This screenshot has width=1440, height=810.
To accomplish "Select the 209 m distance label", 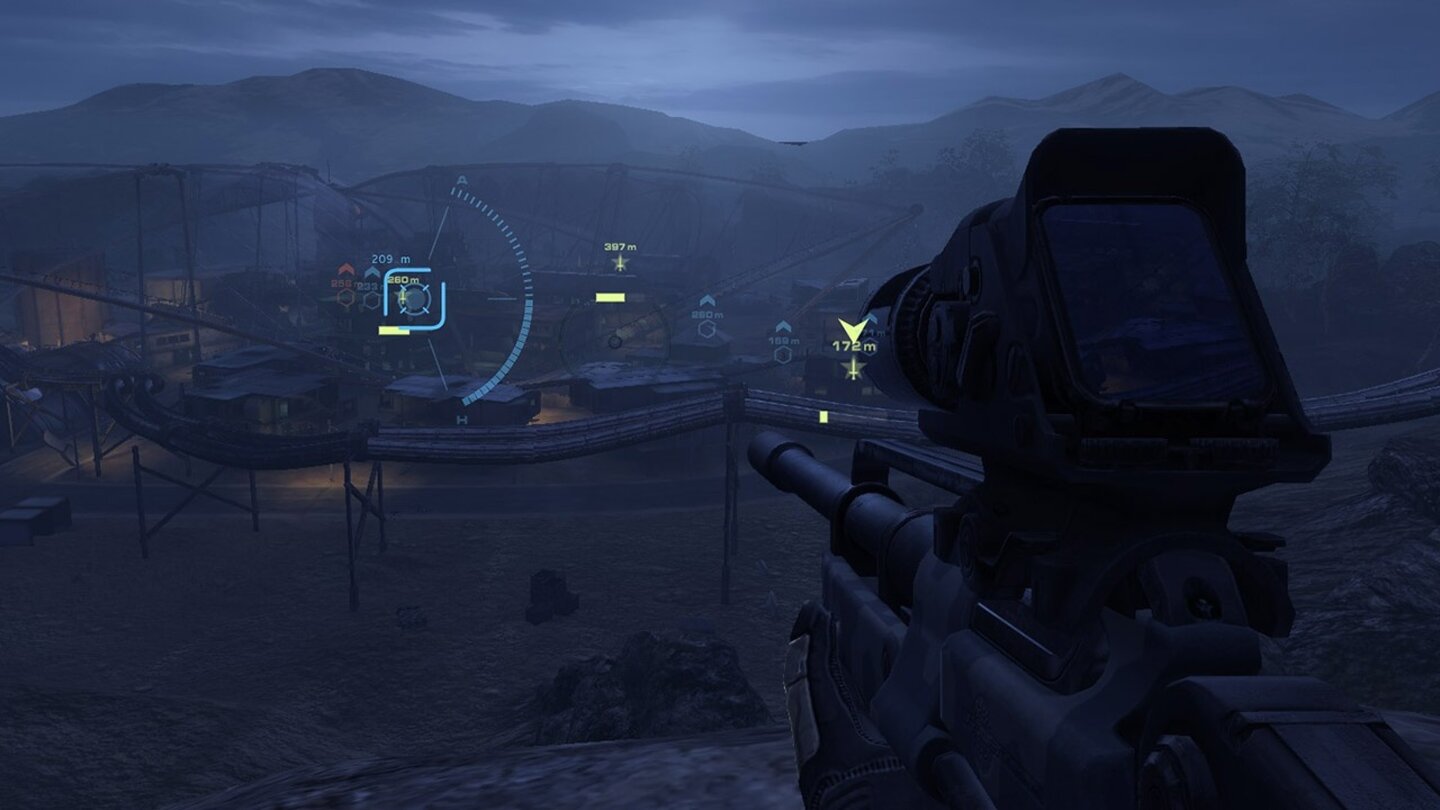I will 390,259.
